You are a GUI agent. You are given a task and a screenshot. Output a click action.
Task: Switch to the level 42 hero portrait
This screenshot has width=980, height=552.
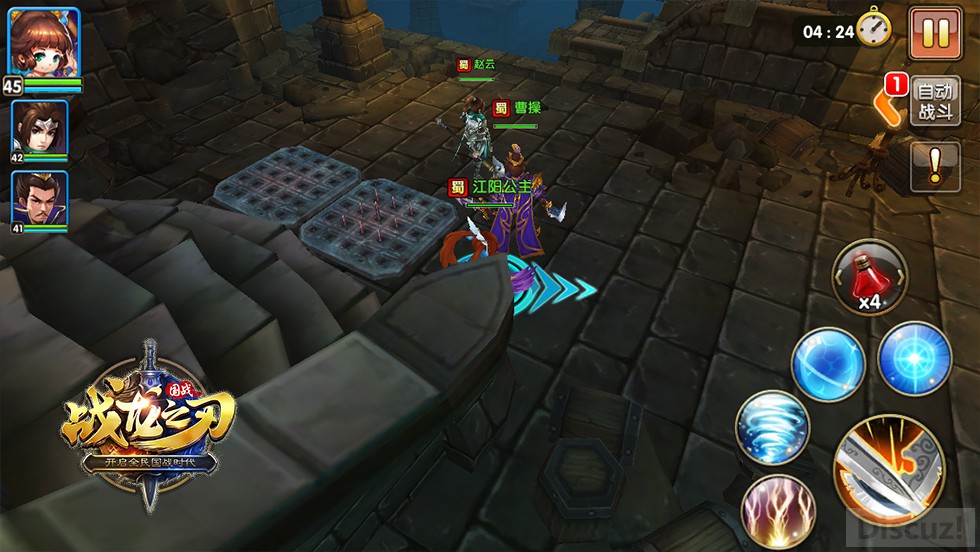[40, 128]
